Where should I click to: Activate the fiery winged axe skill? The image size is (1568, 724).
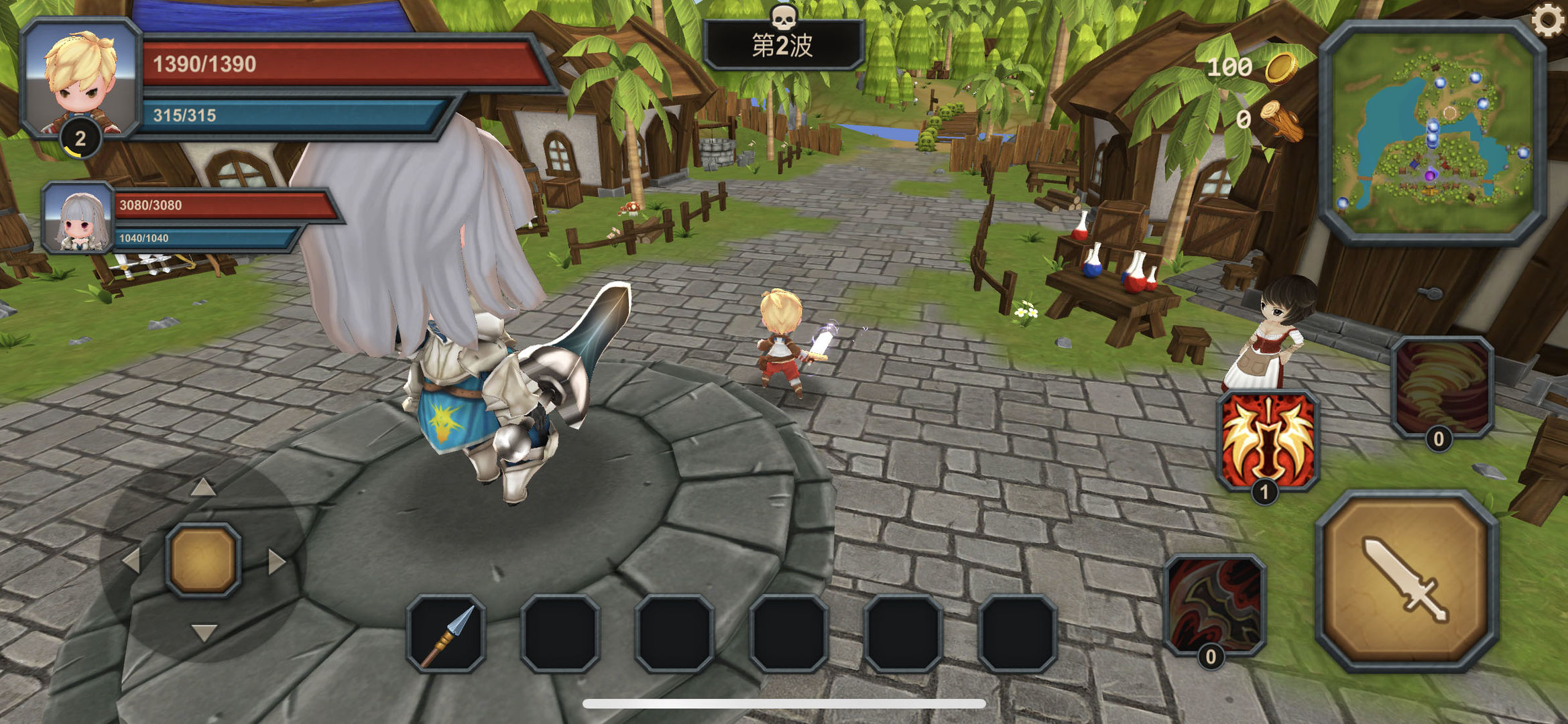point(1267,441)
